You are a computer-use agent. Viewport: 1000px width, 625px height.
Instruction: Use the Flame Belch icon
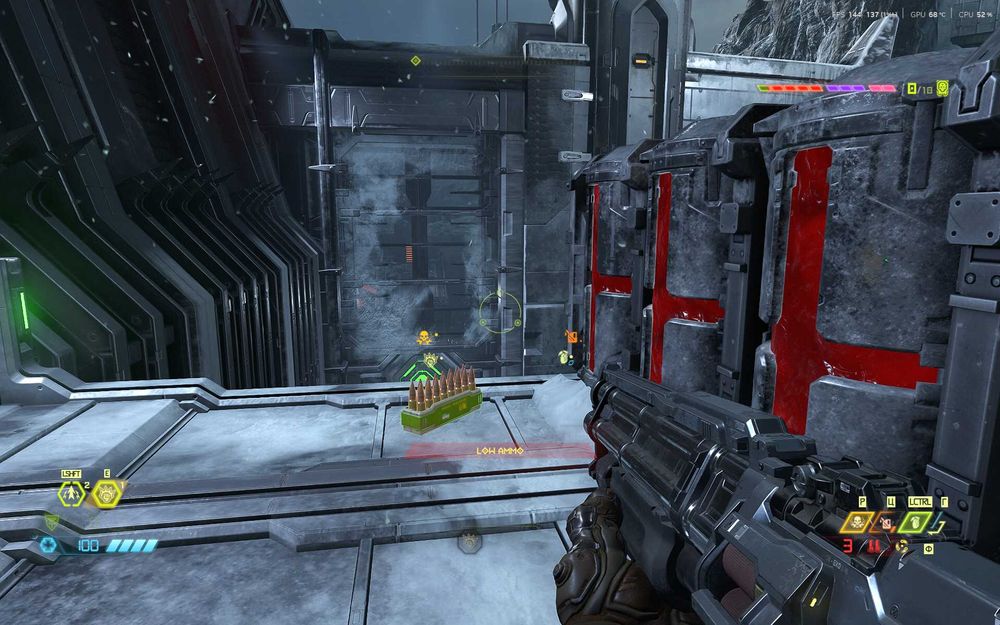click(884, 522)
